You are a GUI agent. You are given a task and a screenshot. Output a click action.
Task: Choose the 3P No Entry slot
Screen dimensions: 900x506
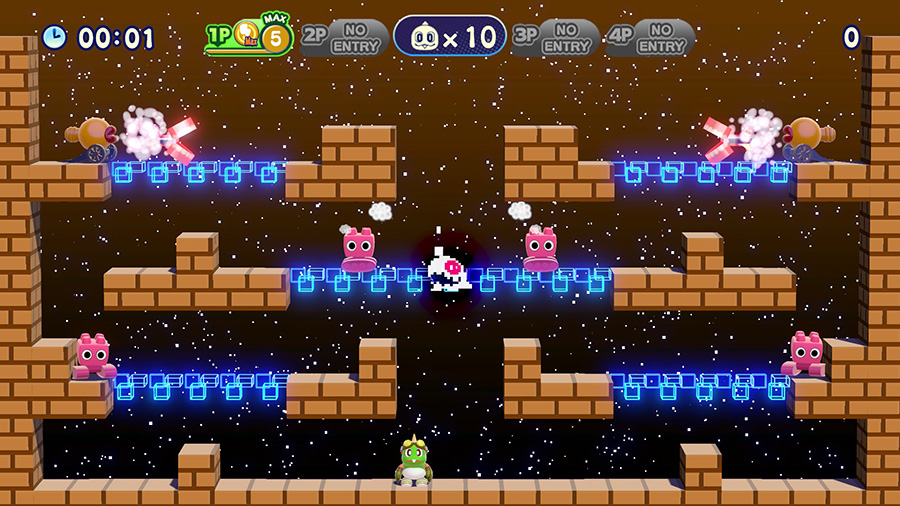click(x=555, y=38)
